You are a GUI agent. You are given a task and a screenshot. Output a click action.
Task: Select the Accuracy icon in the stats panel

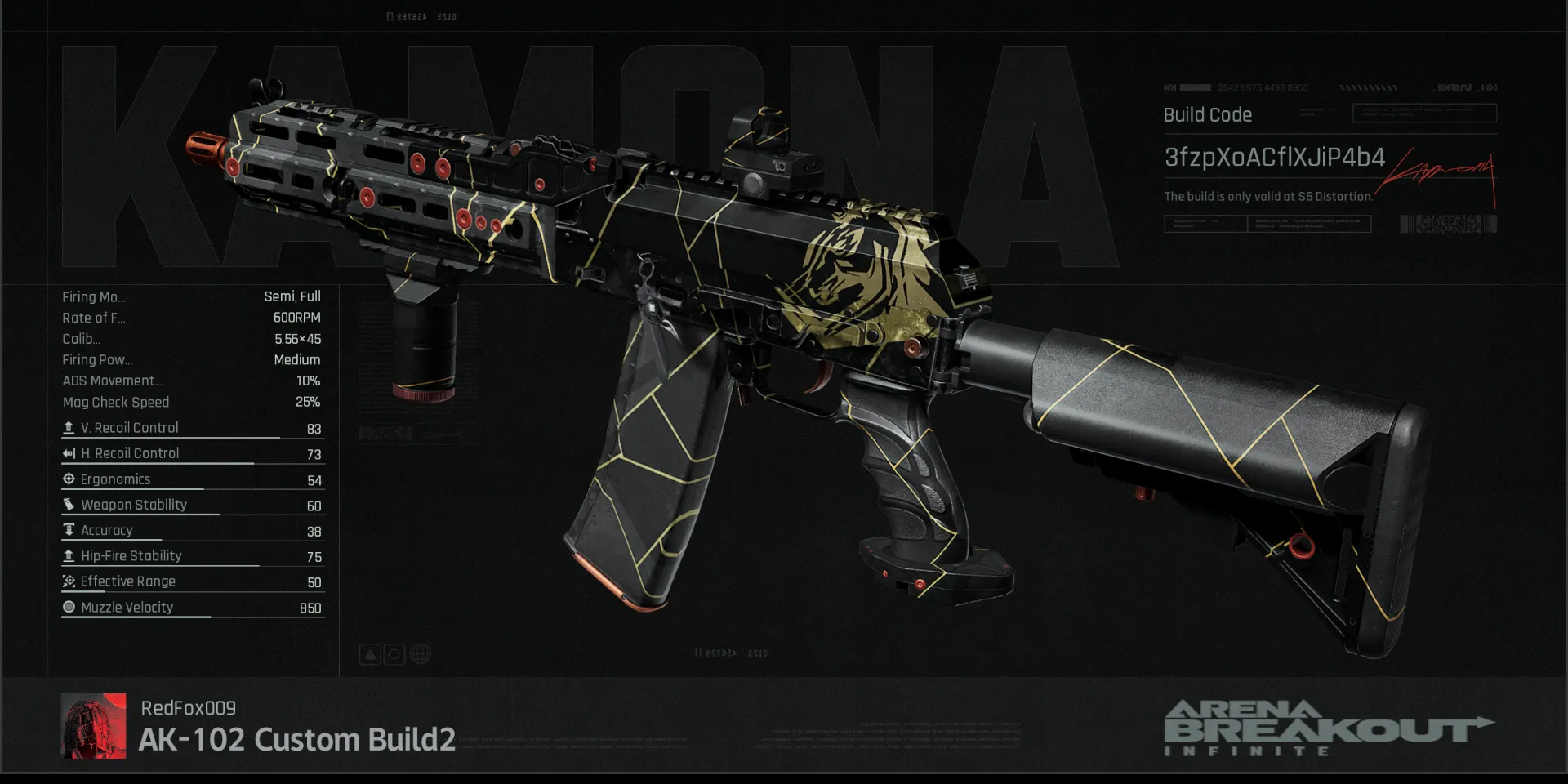click(x=69, y=530)
